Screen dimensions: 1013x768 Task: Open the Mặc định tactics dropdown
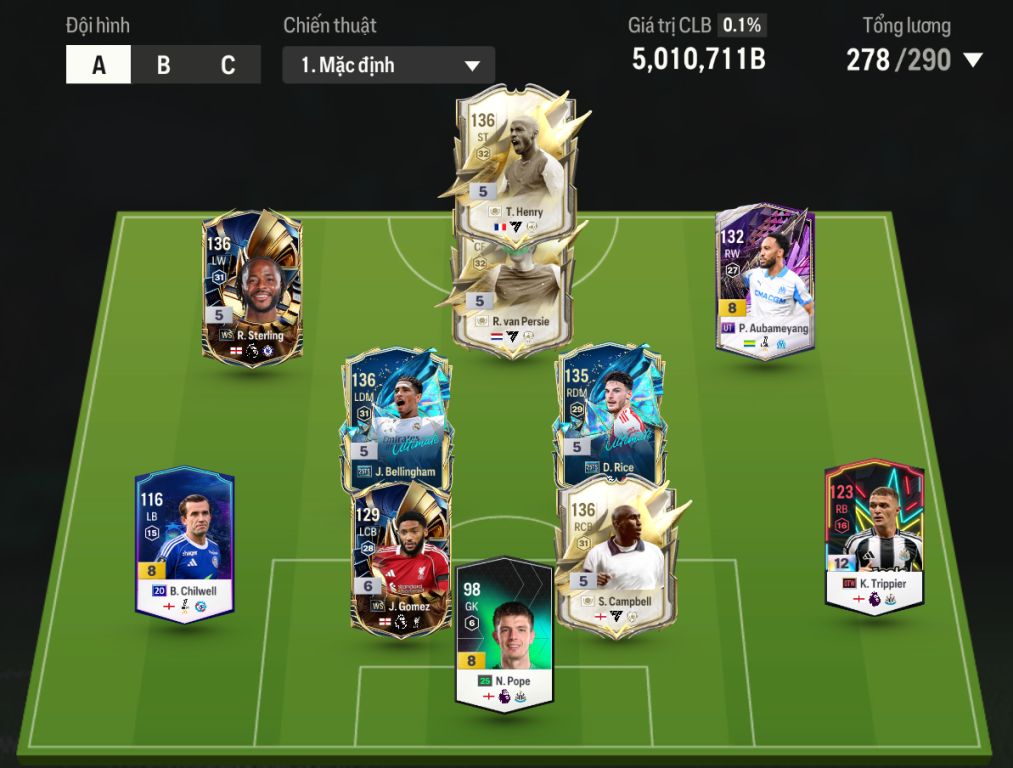click(x=388, y=66)
